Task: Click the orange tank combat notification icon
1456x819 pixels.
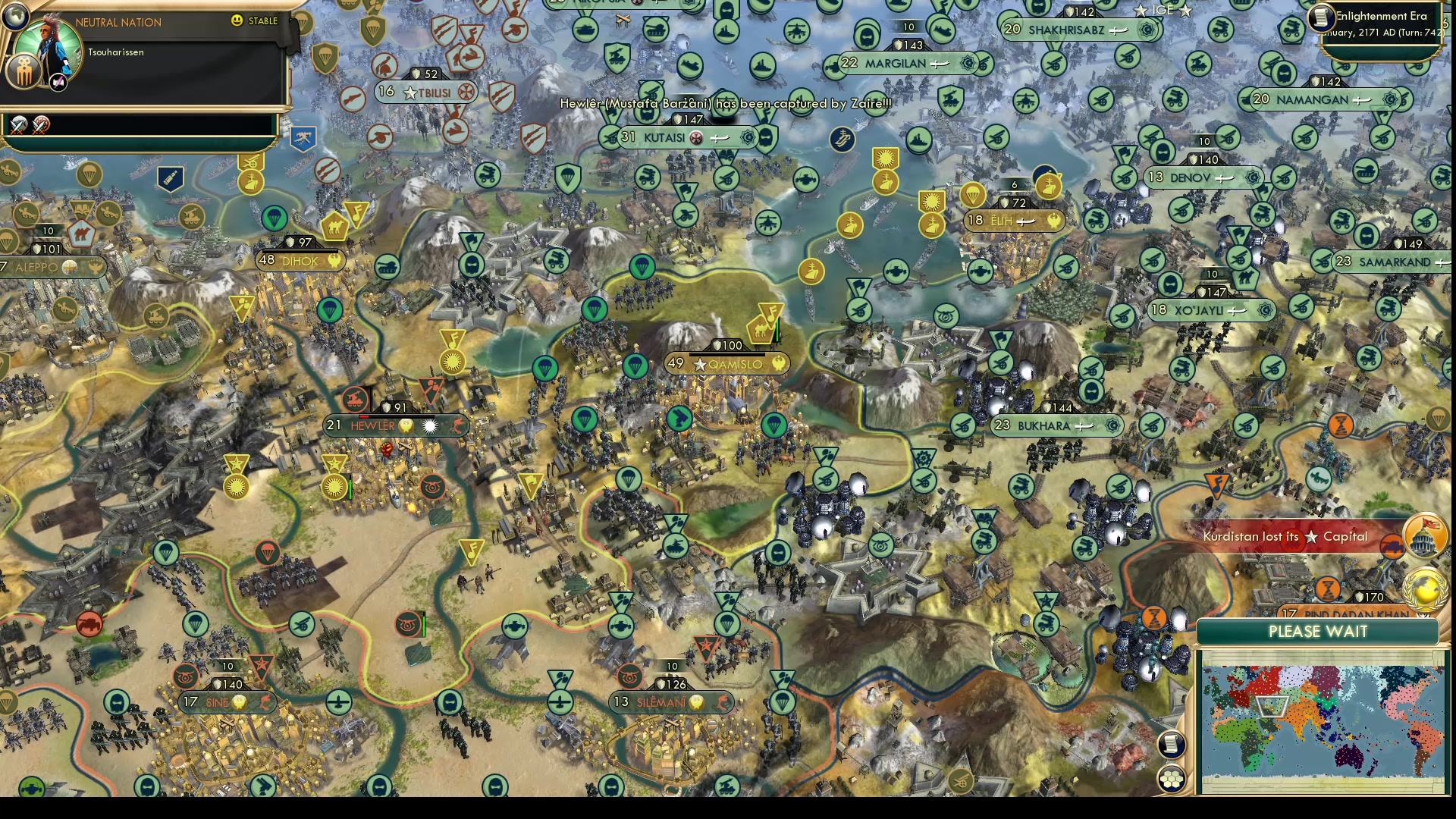Action: pyautogui.click(x=1392, y=545)
